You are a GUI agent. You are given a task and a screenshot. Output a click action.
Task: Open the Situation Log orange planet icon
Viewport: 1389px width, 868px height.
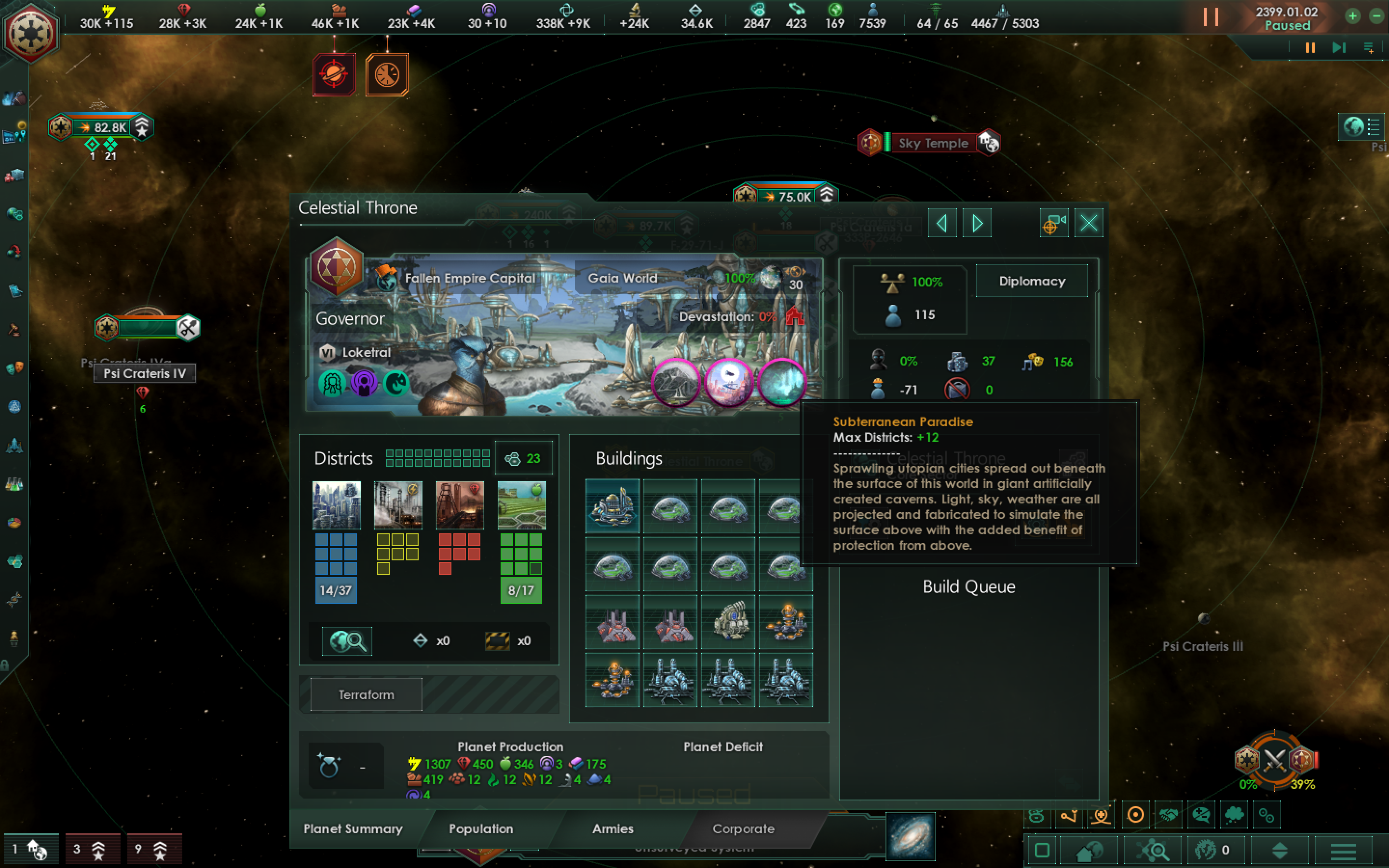(x=335, y=73)
